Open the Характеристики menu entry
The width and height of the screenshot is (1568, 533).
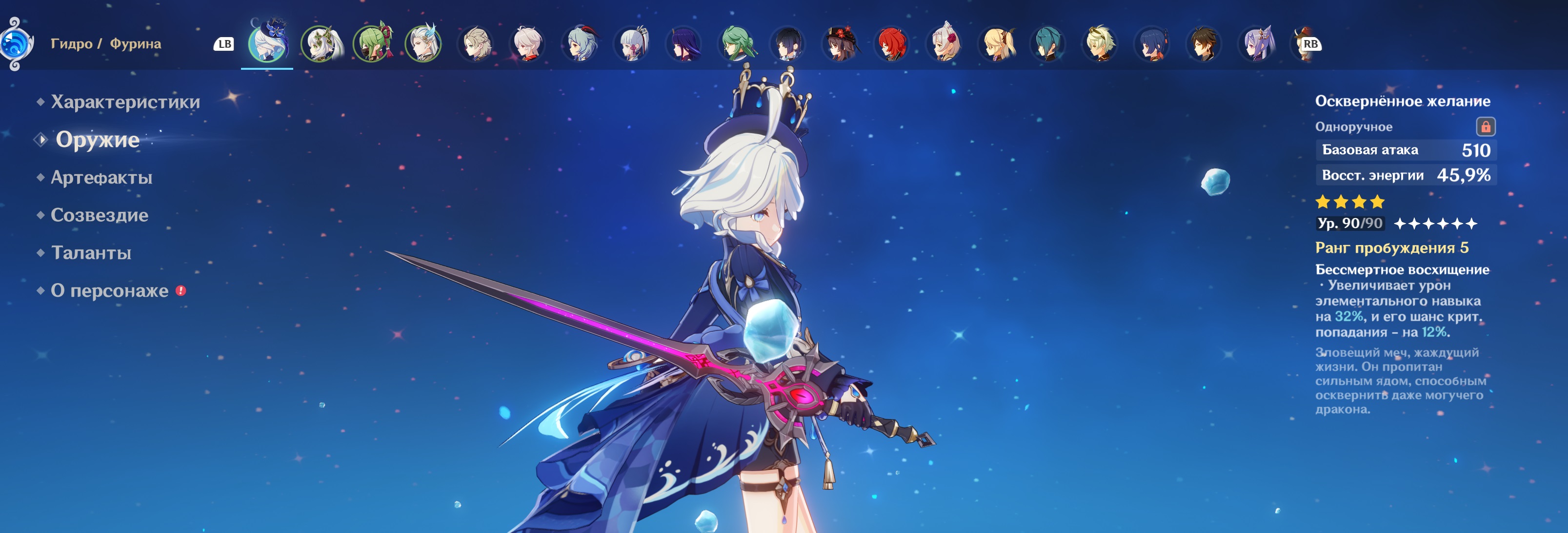coord(125,102)
